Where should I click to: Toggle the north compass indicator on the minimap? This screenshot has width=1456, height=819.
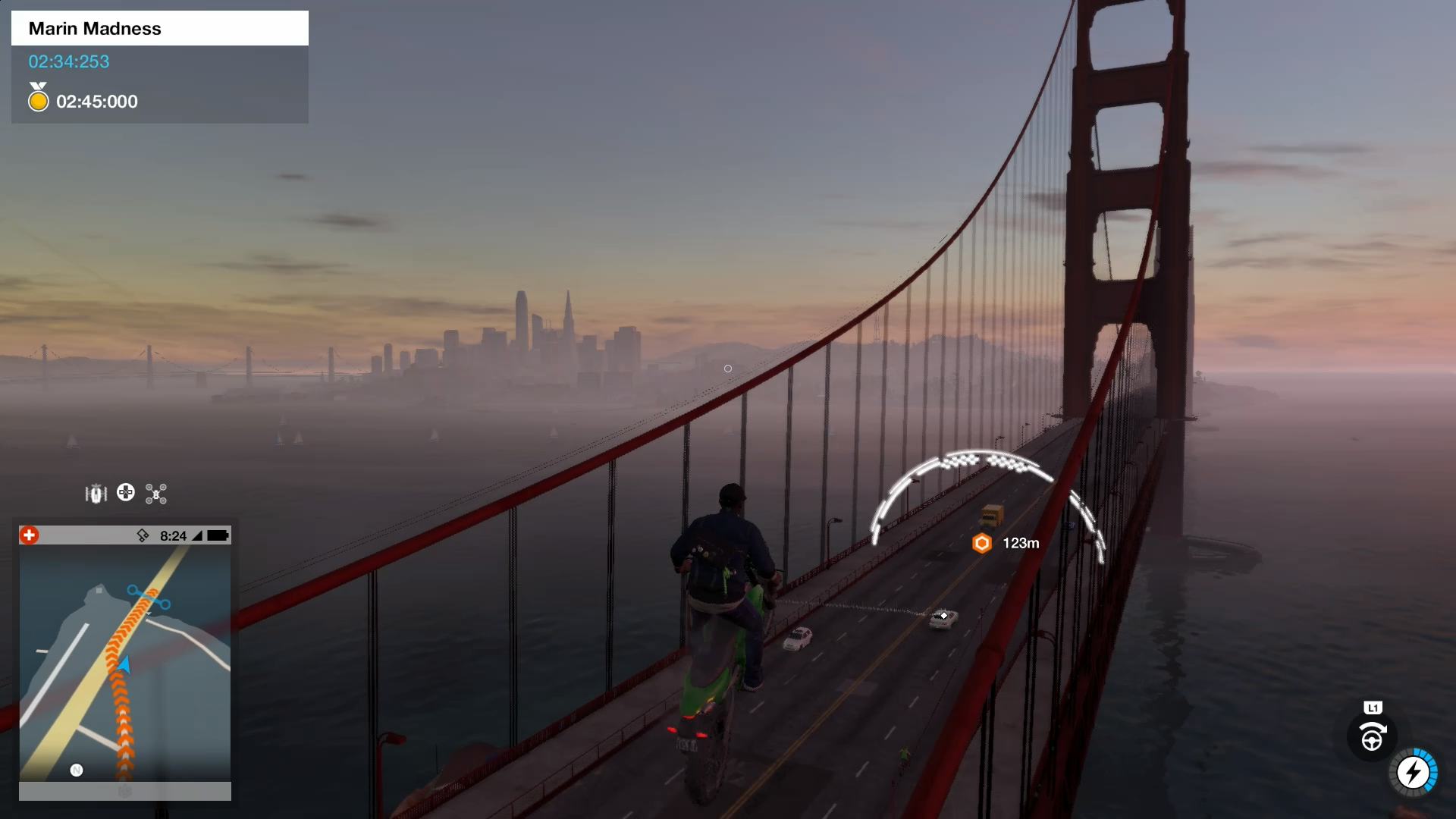click(x=76, y=770)
